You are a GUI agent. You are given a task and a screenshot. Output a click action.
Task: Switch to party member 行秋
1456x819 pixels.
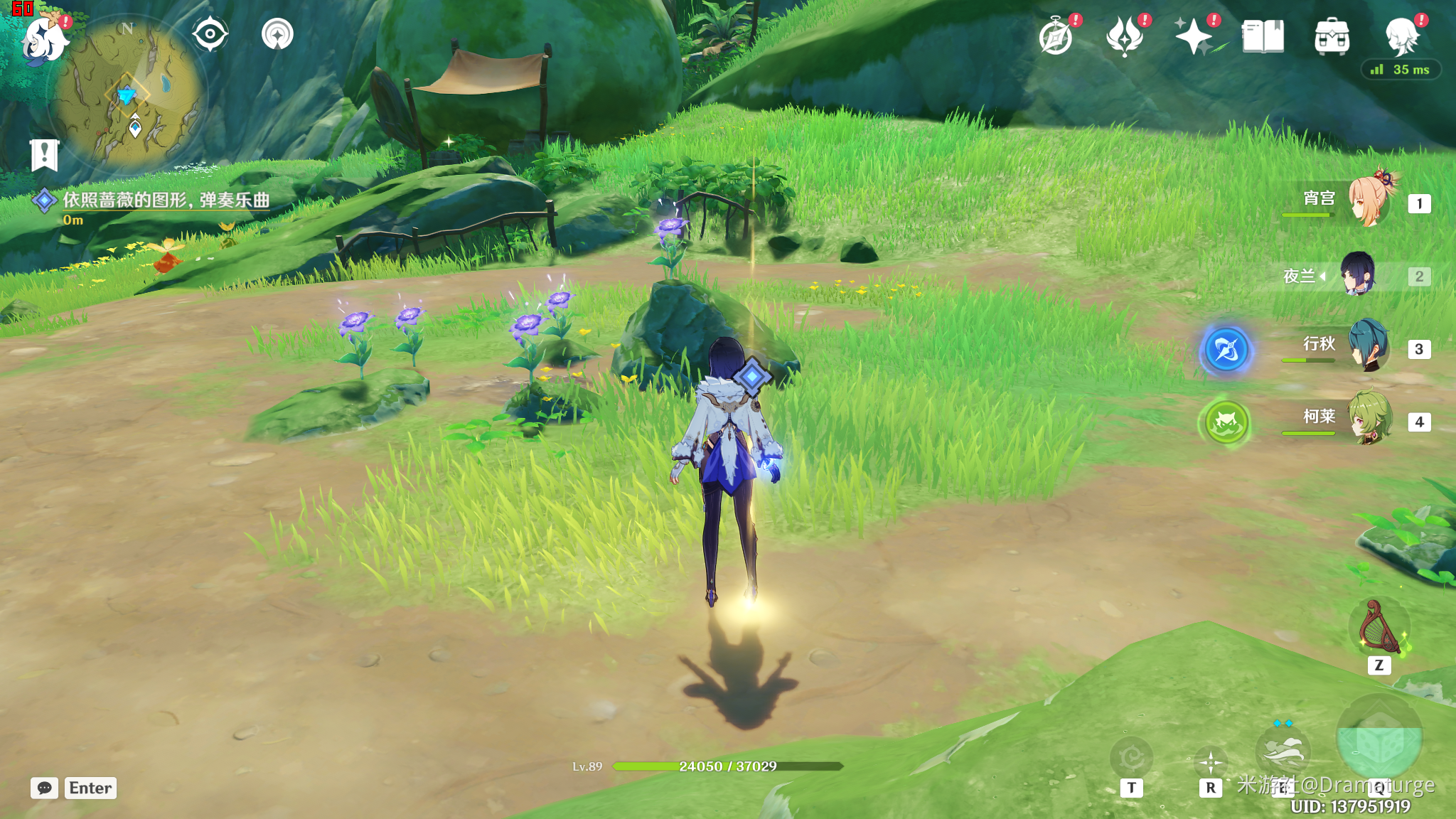tap(1369, 347)
